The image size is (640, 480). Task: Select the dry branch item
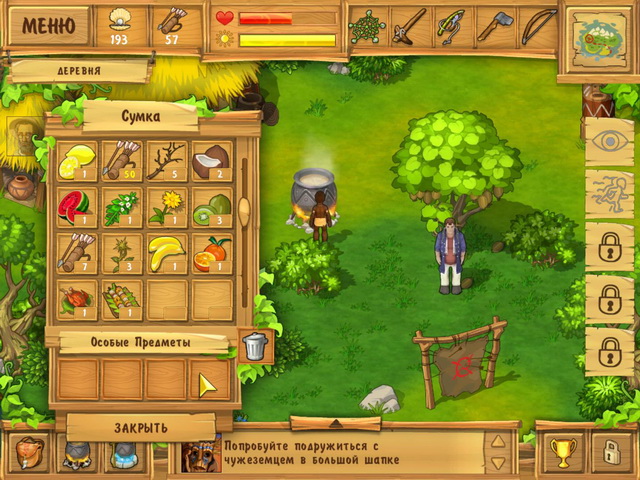(x=165, y=160)
